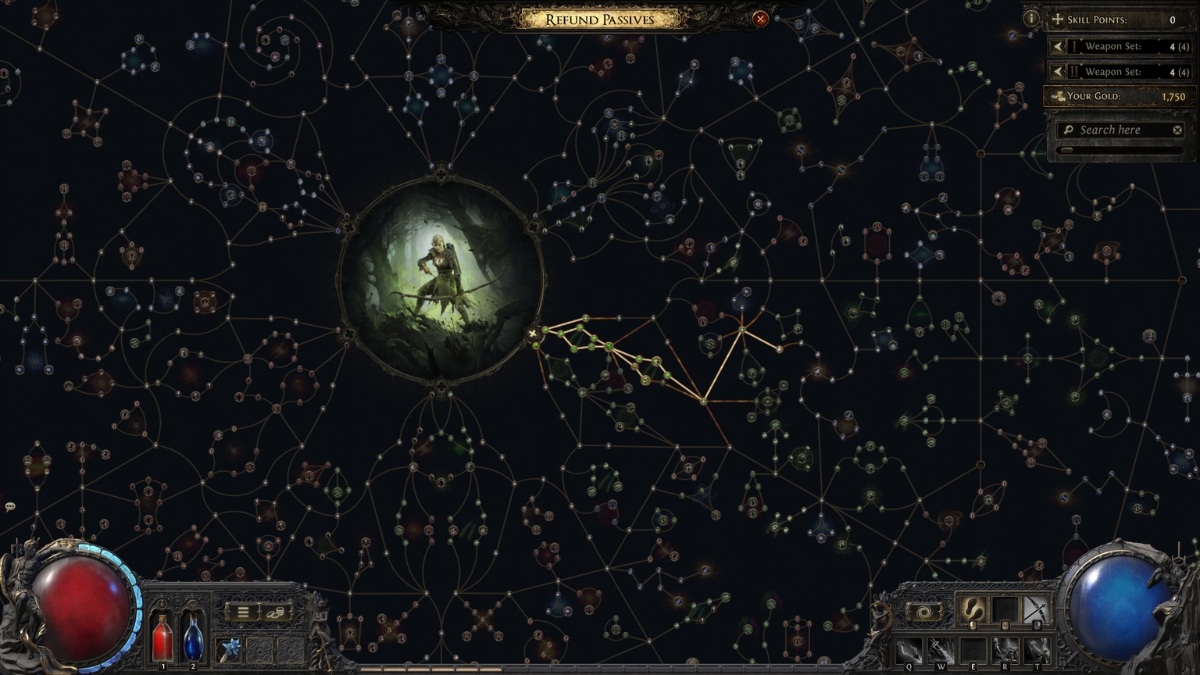Open the passive tree info button

pyautogui.click(x=1031, y=19)
